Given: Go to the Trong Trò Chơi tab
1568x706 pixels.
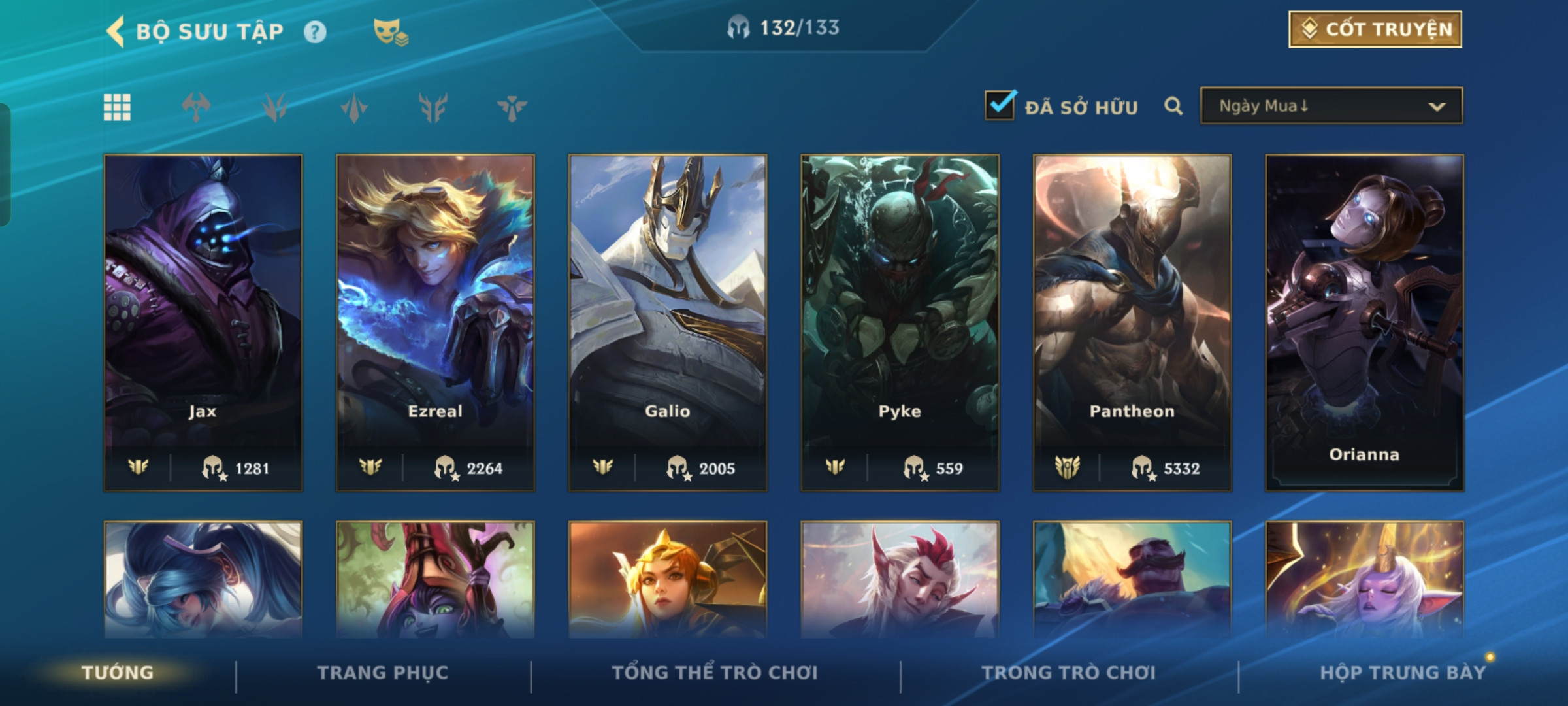Looking at the screenshot, I should (1069, 673).
